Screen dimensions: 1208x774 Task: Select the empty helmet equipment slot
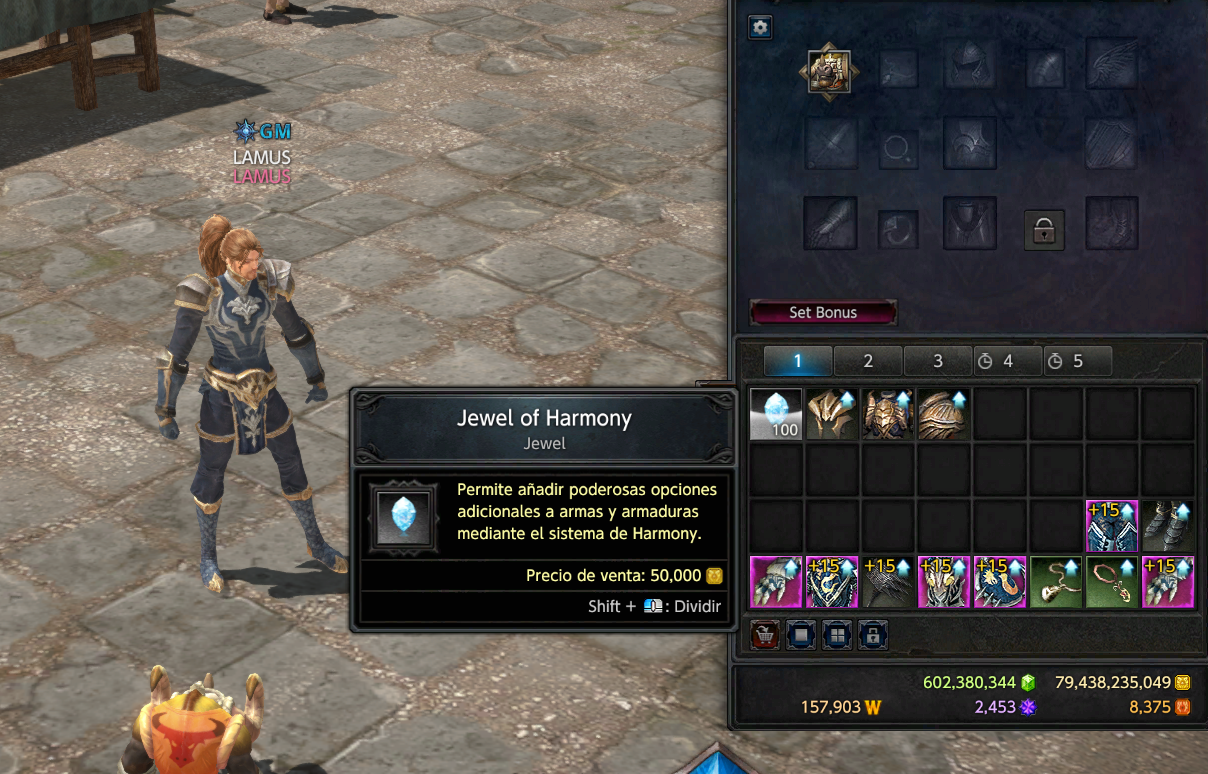click(970, 63)
